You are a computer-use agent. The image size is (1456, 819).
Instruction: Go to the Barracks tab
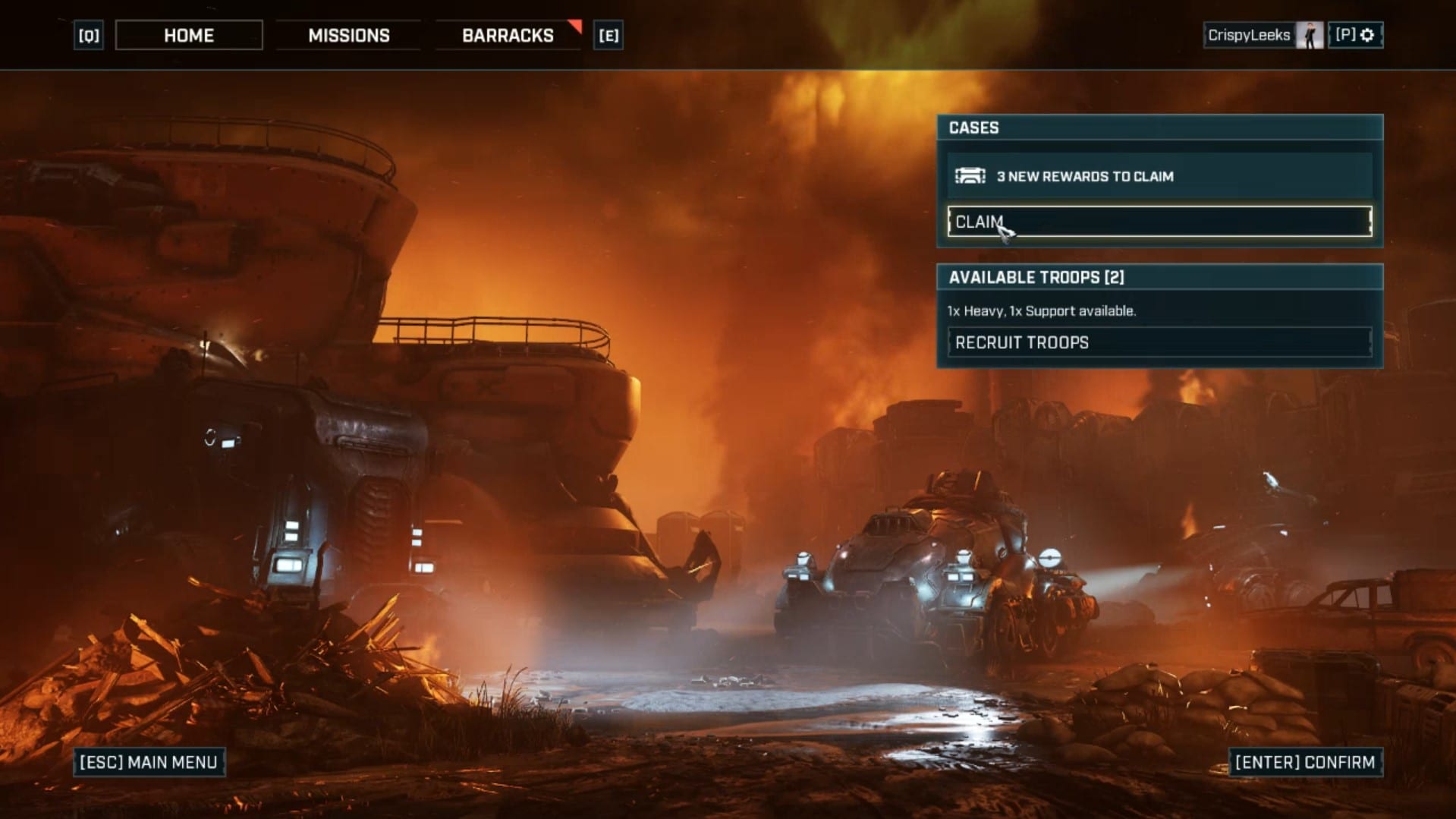coord(508,36)
